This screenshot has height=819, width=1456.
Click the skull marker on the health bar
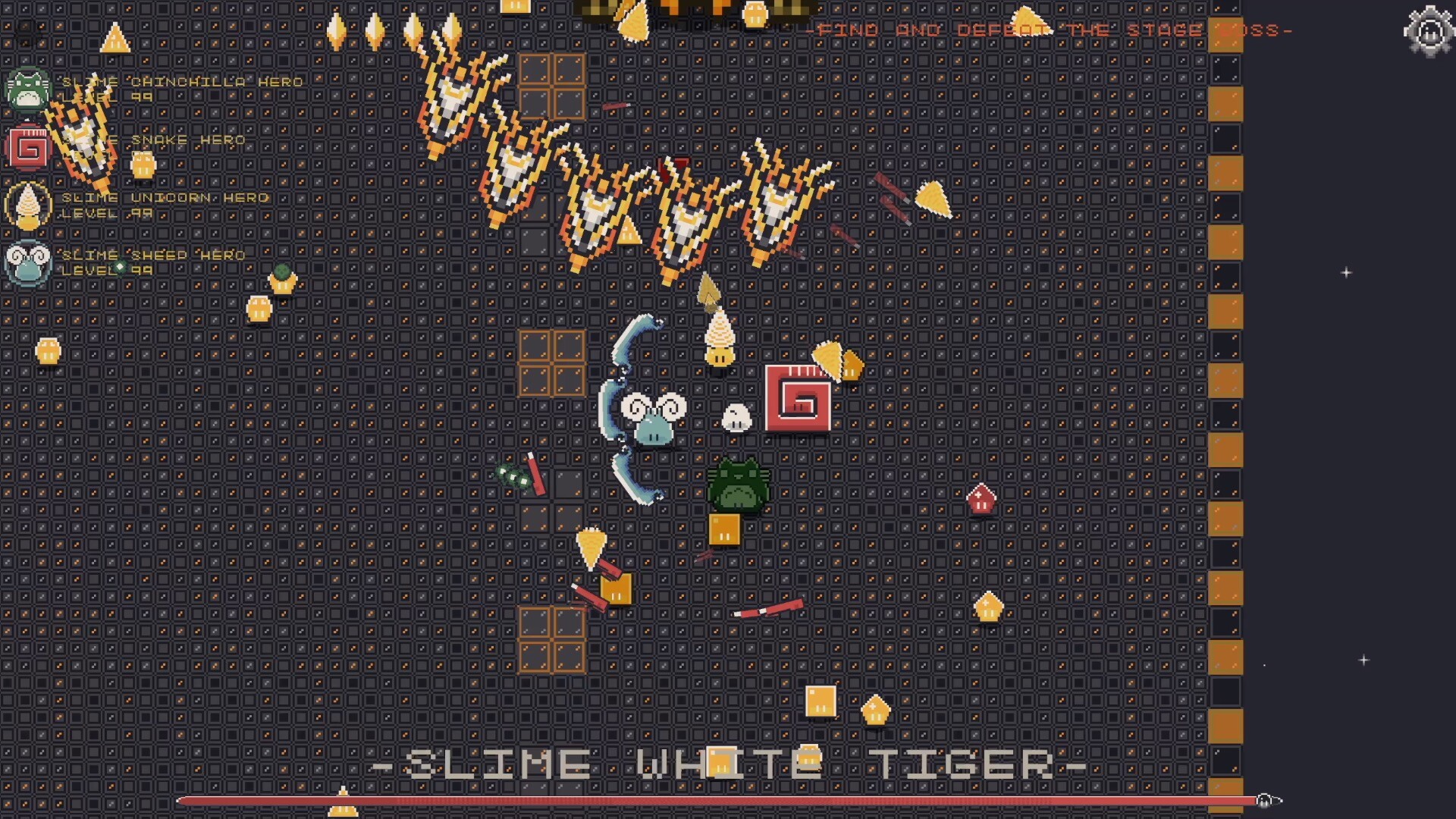1265,798
